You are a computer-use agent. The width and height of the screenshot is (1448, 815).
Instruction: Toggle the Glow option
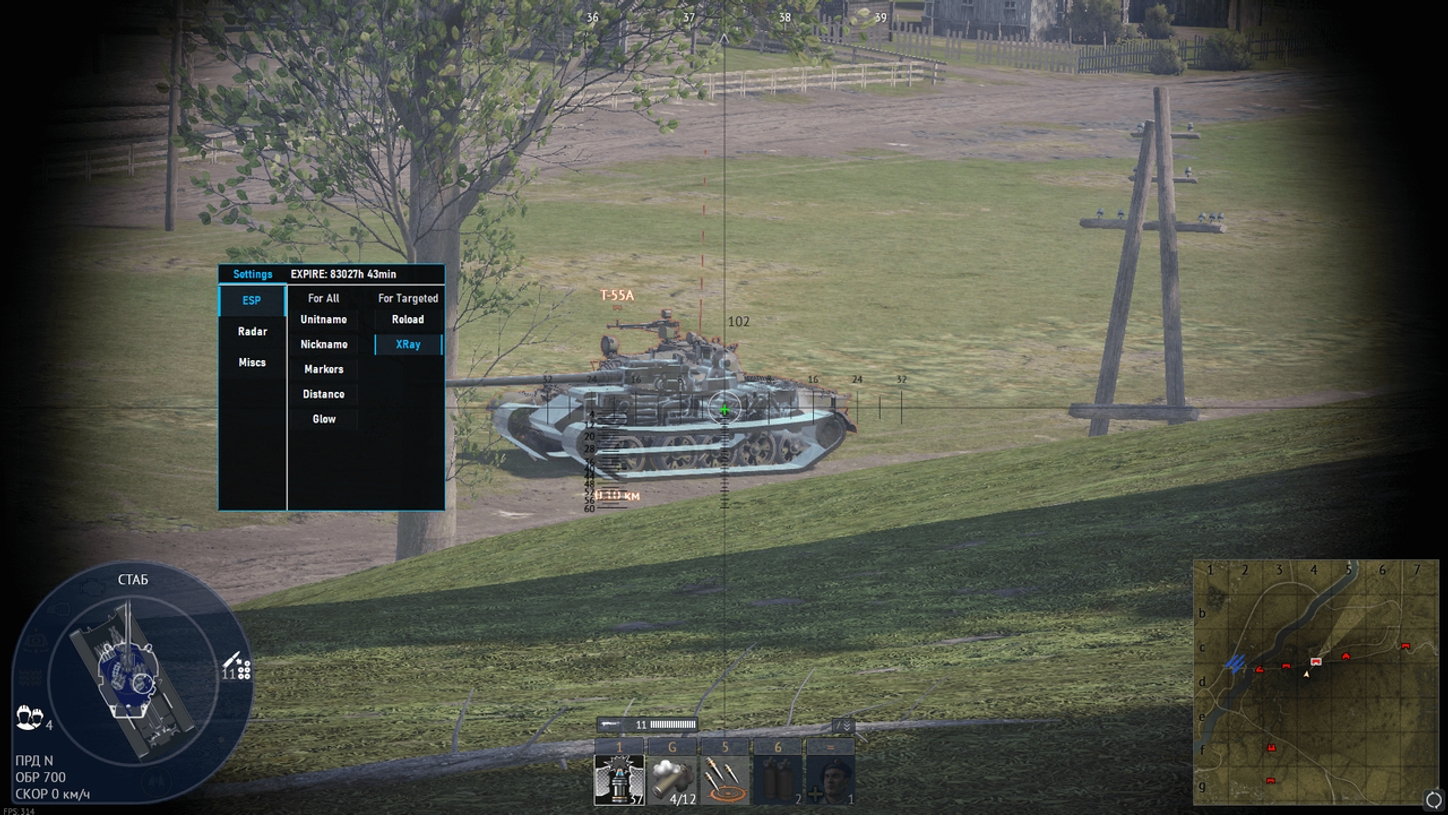click(x=324, y=419)
